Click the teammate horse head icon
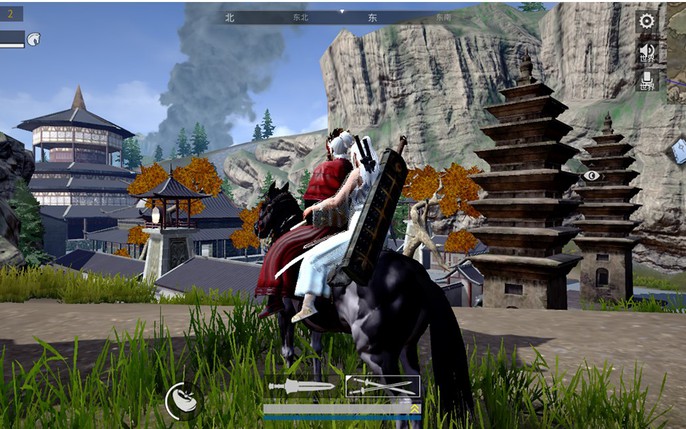This screenshot has height=429, width=686. (33, 39)
